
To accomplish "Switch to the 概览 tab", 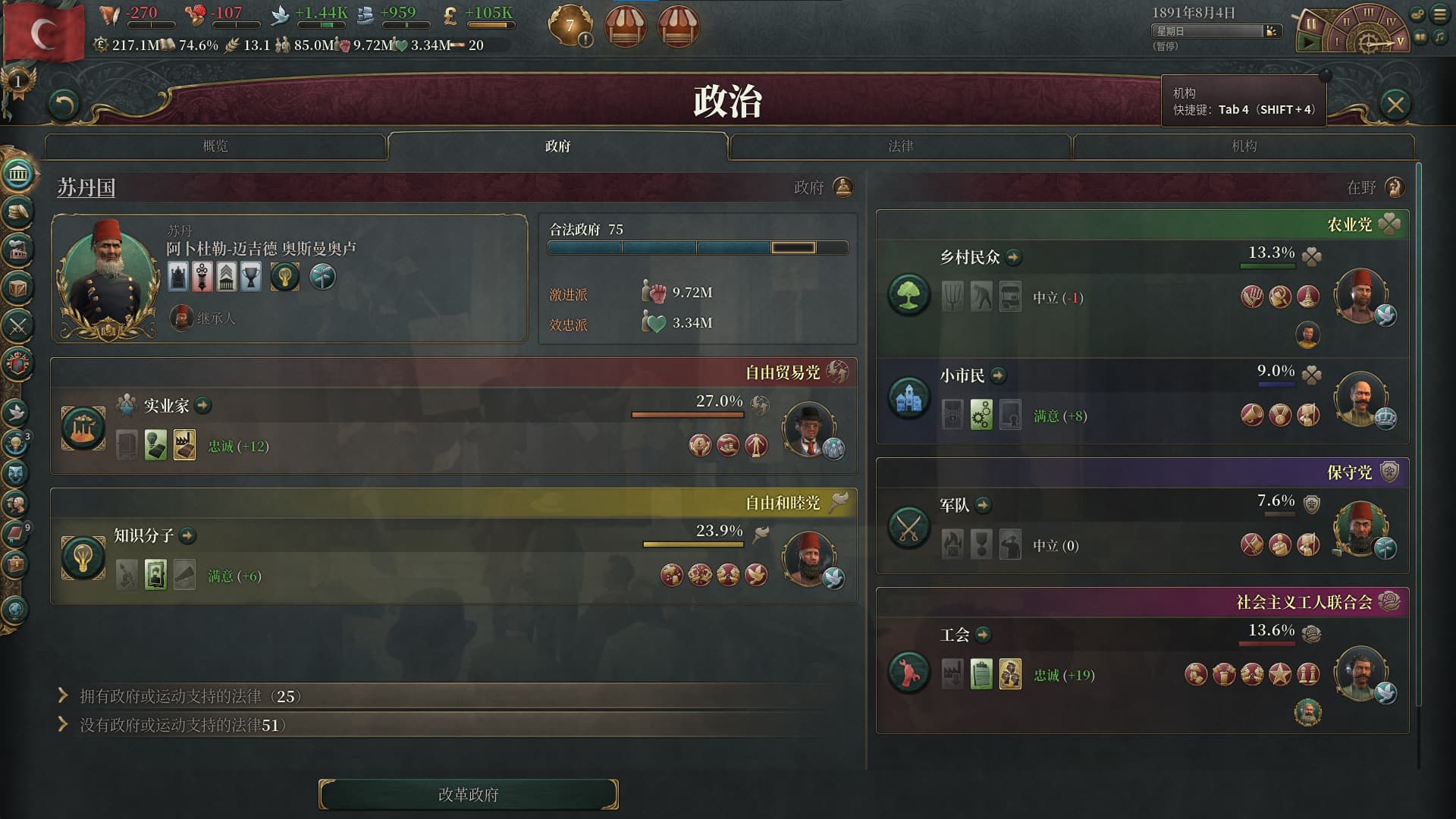I will pos(215,146).
